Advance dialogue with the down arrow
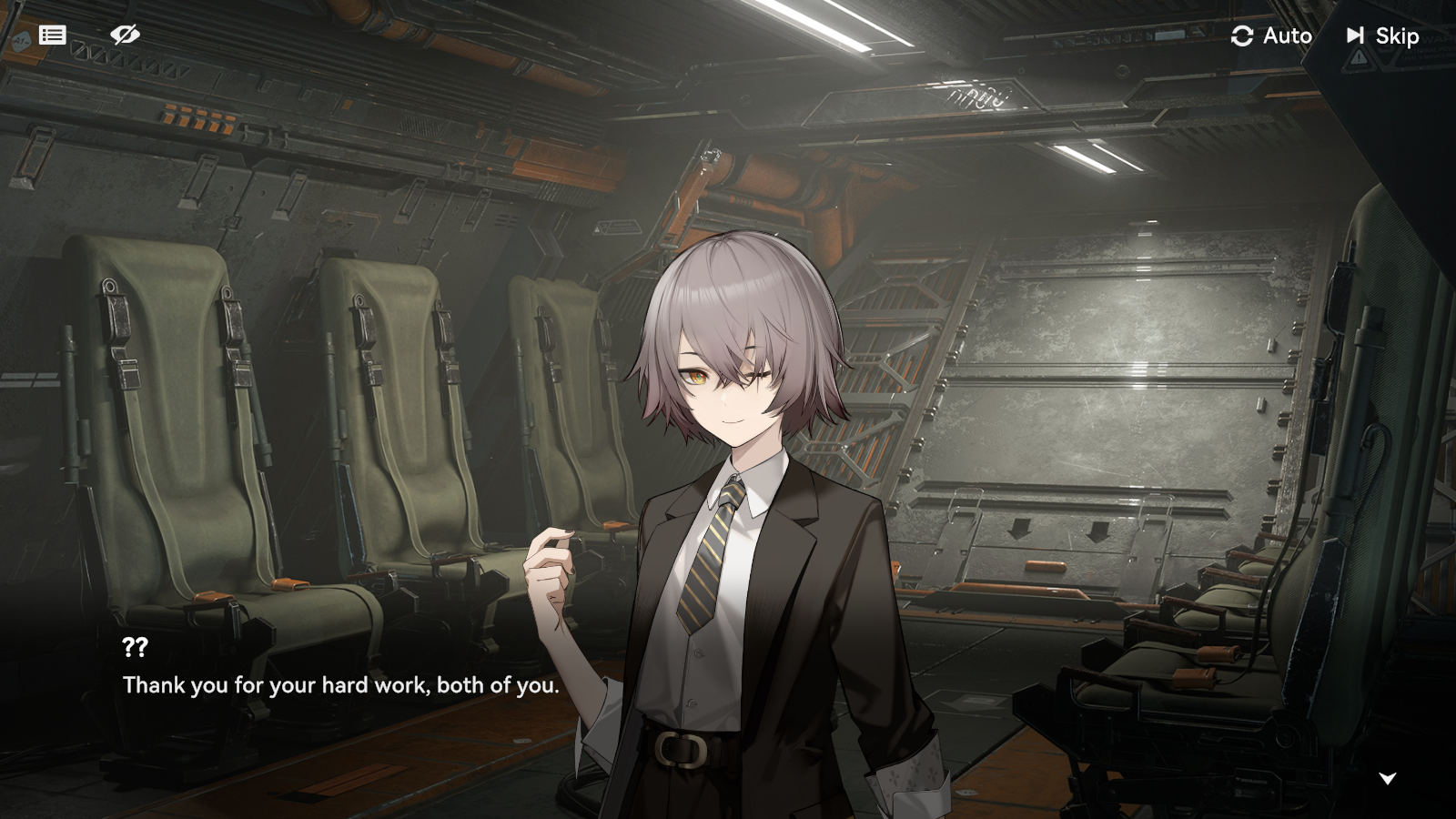Image resolution: width=1456 pixels, height=819 pixels. pos(1387,778)
